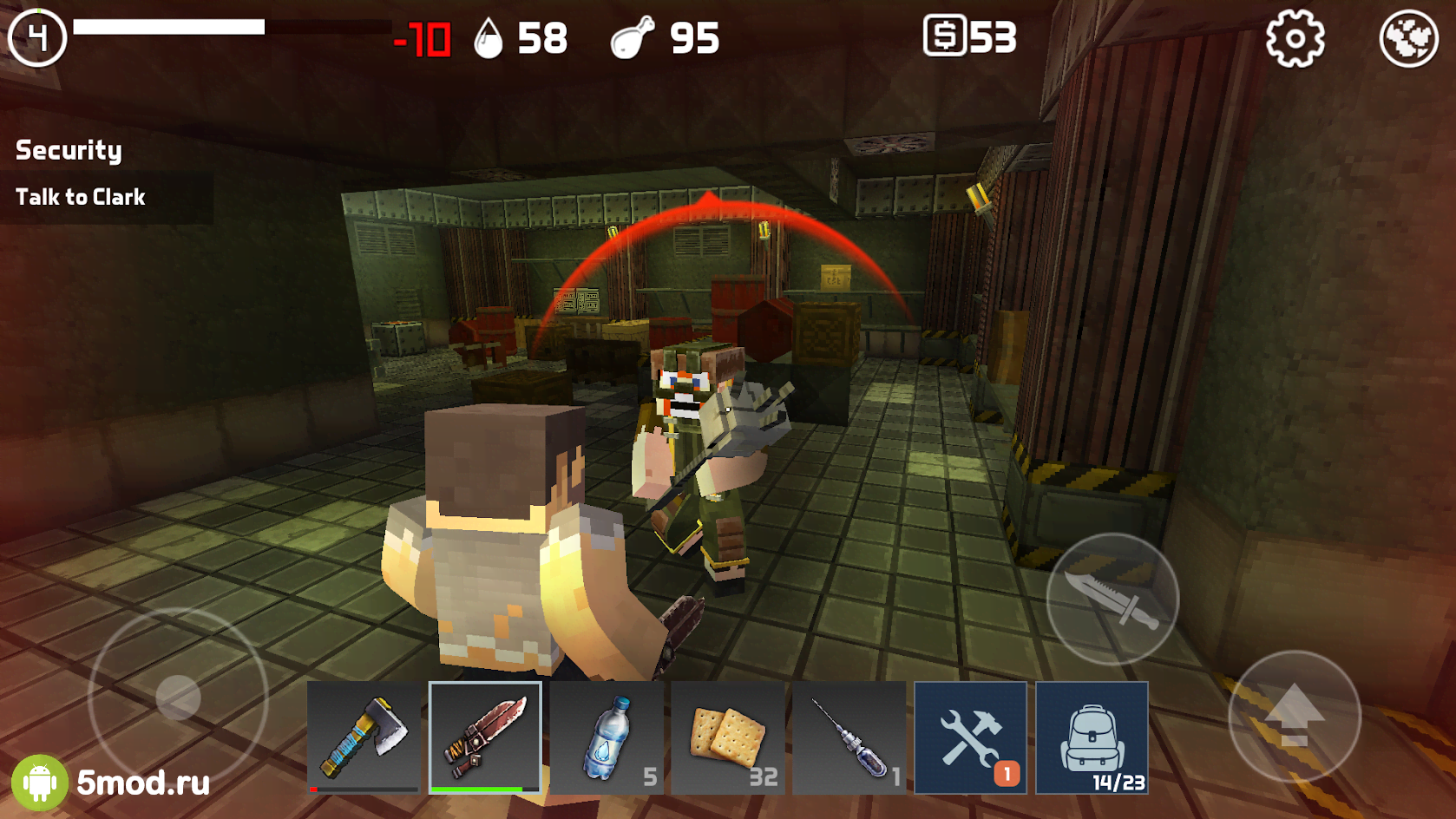Select the bloody knife hotbar slot
This screenshot has height=819, width=1456.
[485, 737]
